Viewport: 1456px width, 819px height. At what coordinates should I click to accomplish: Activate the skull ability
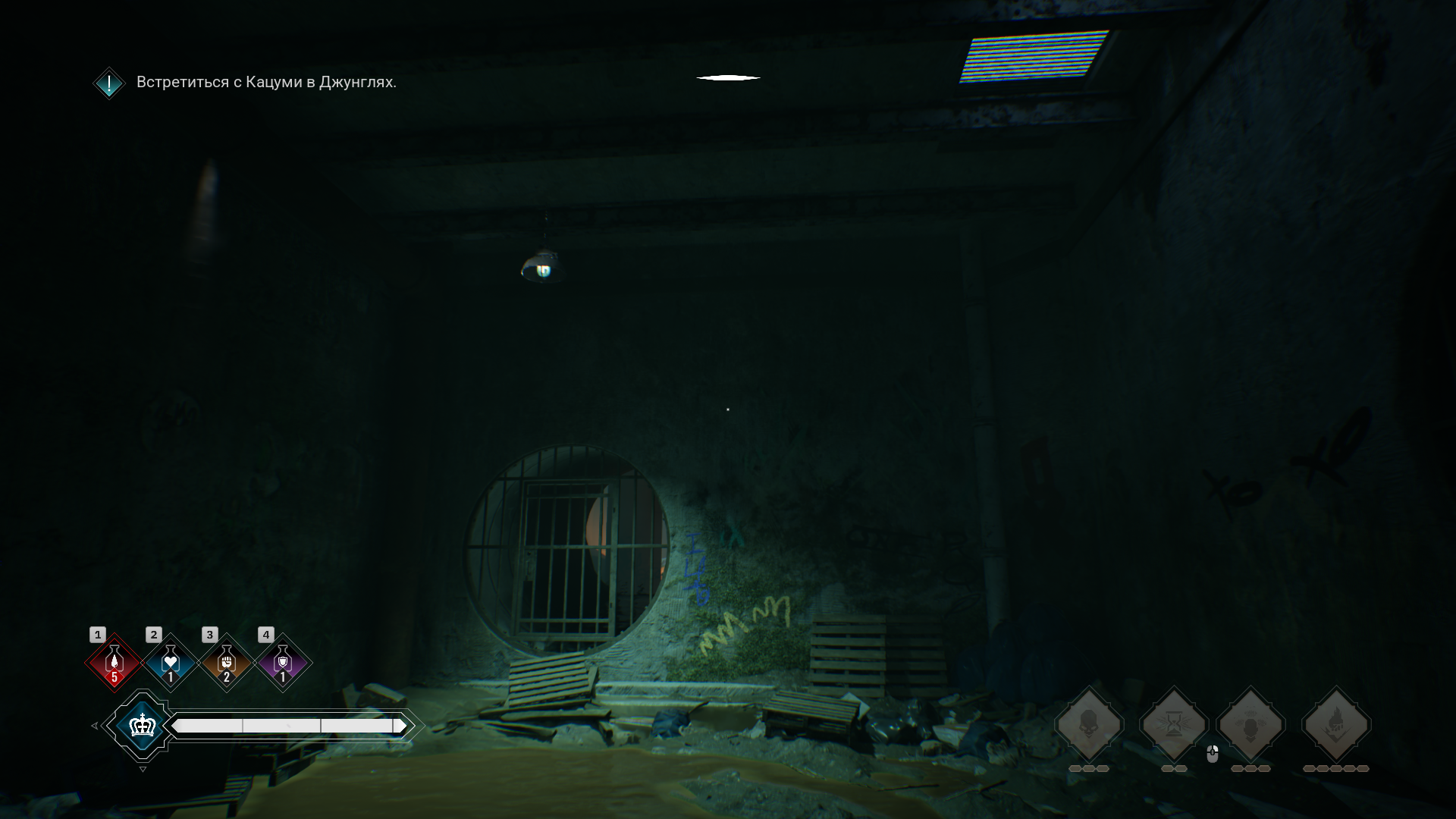pos(1089,724)
